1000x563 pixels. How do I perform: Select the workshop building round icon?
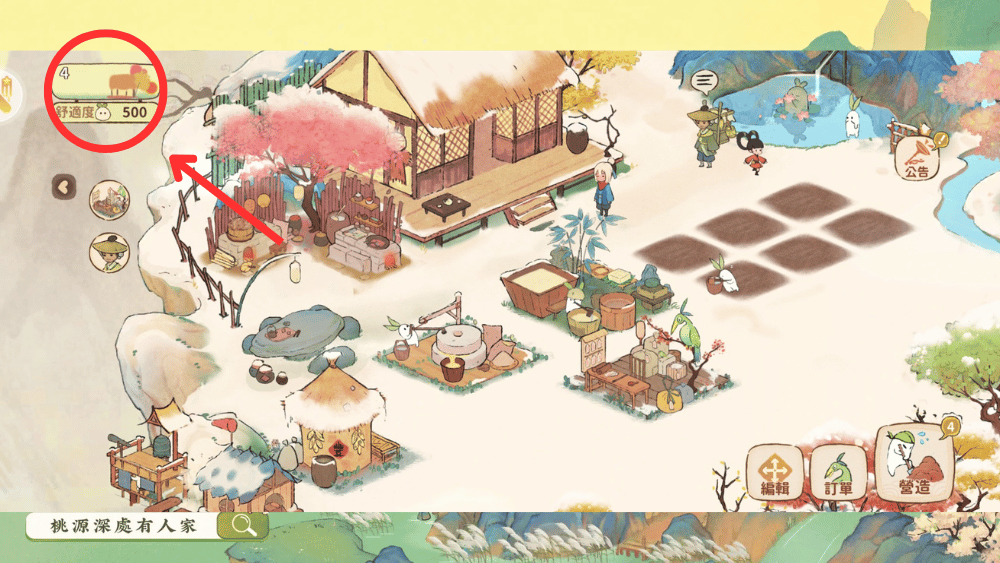[x=108, y=200]
